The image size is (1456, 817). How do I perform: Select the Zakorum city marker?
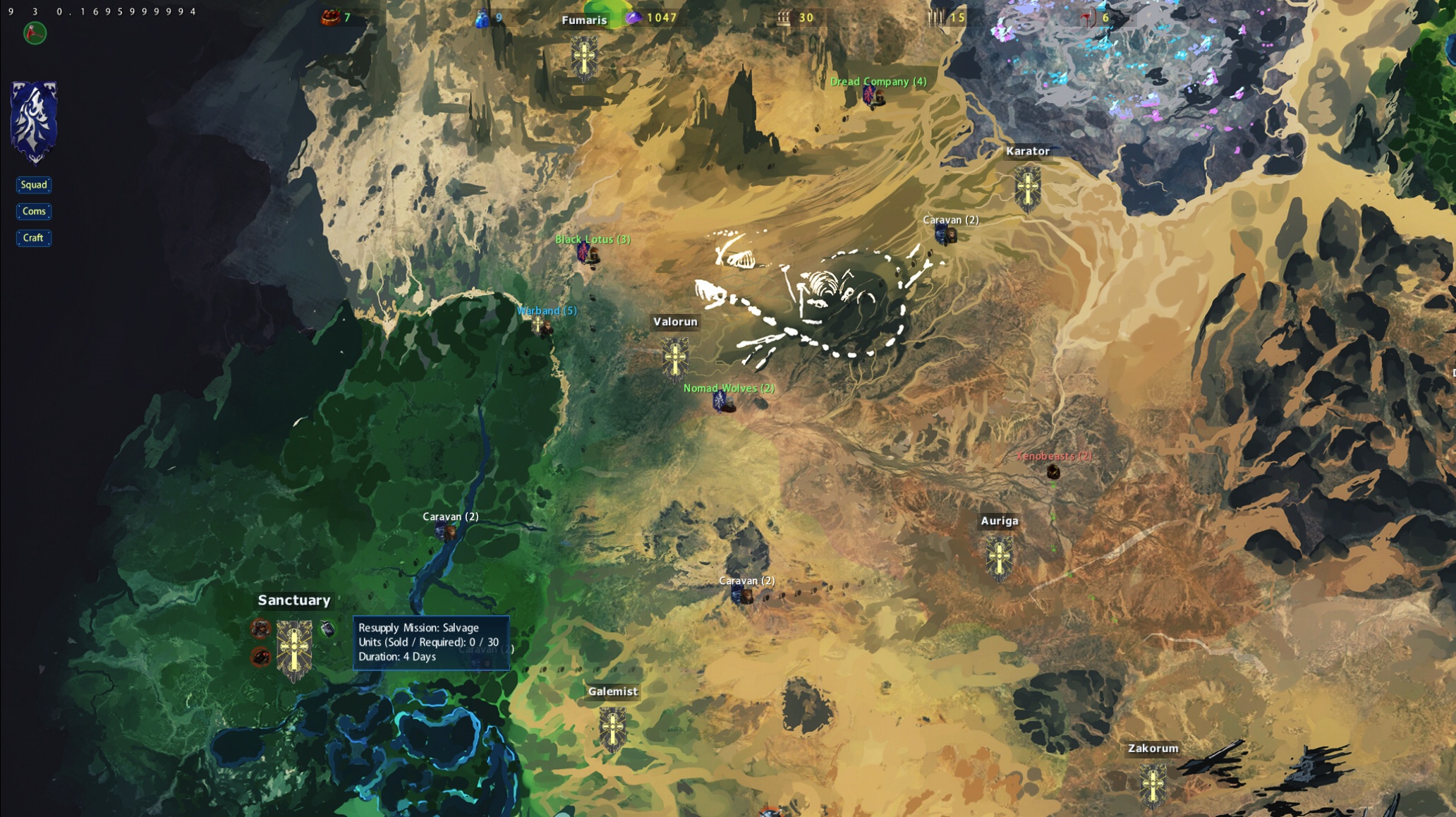point(1153,785)
